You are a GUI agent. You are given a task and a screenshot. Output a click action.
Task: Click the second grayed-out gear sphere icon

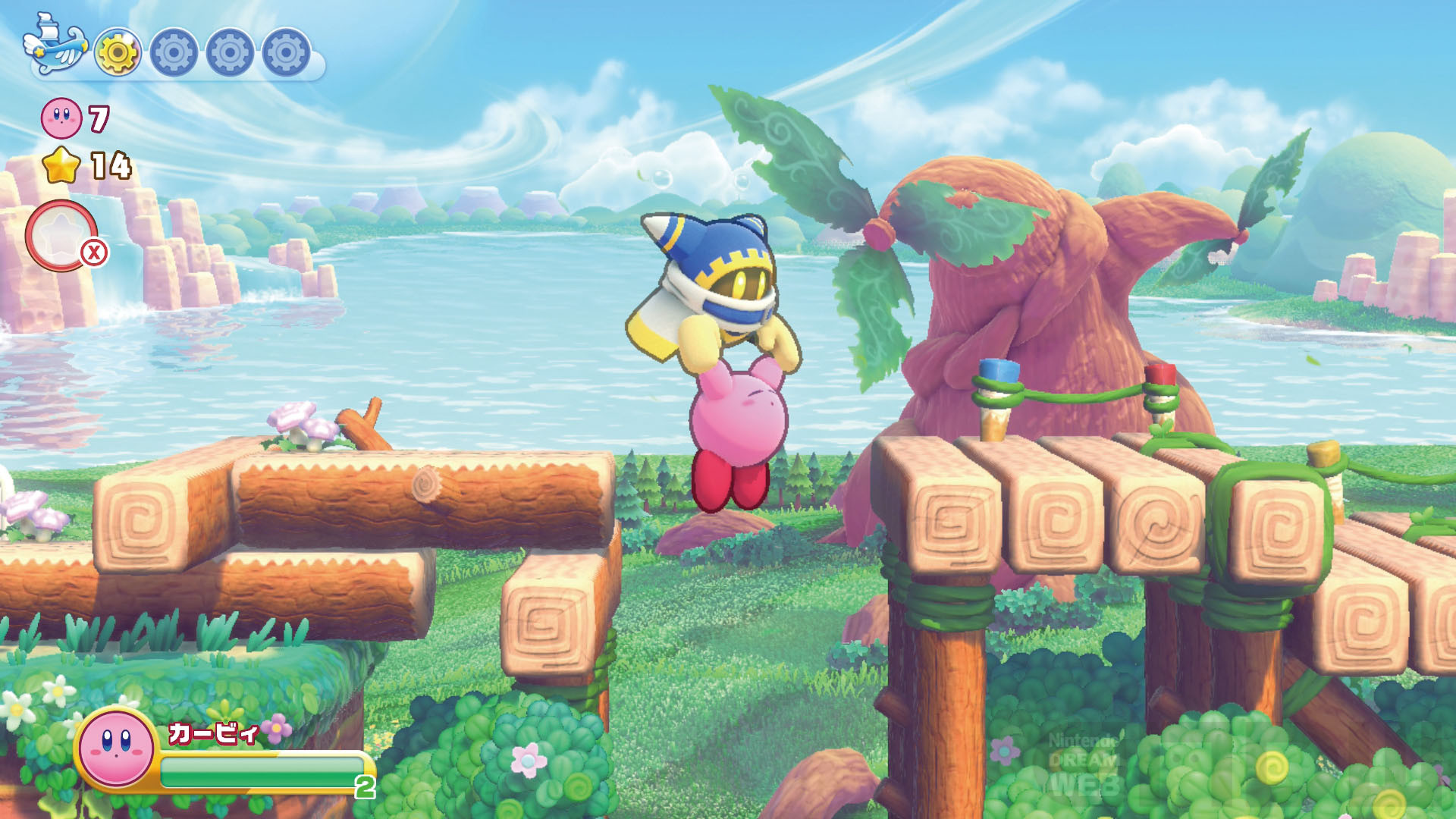(173, 52)
